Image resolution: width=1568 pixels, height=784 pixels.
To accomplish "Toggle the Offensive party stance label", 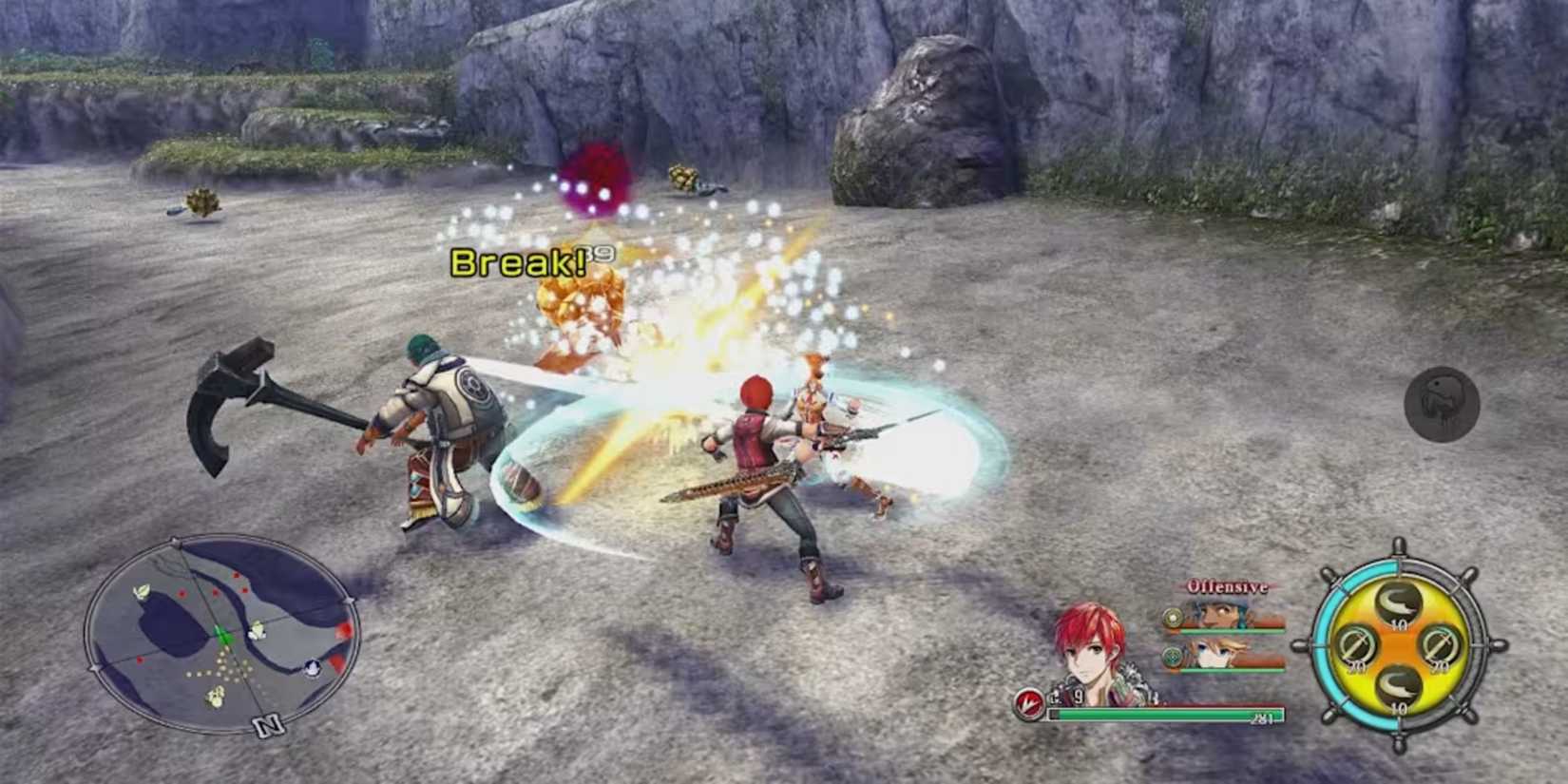I will coord(1226,588).
